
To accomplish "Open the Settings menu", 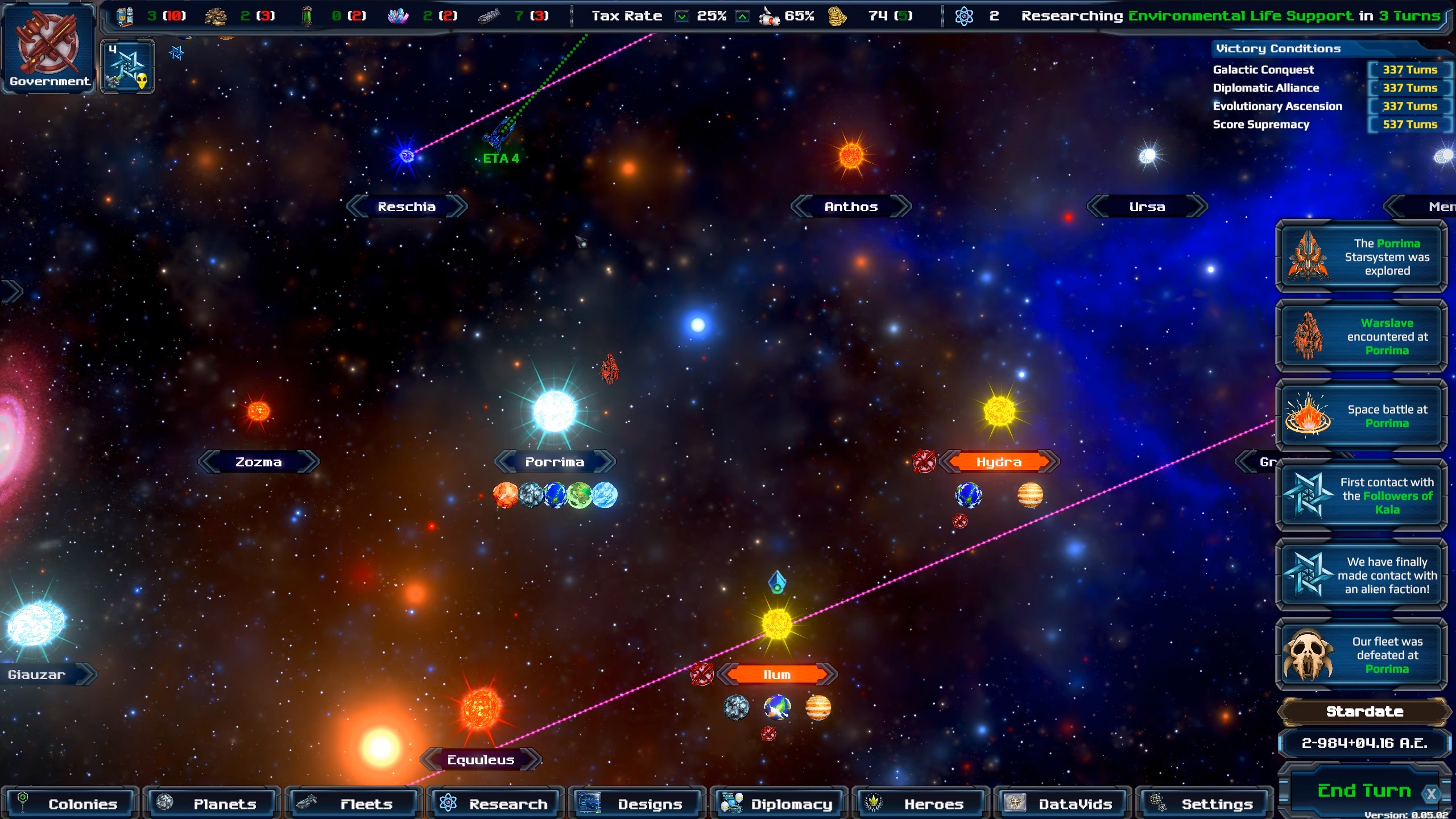I will tap(1203, 804).
